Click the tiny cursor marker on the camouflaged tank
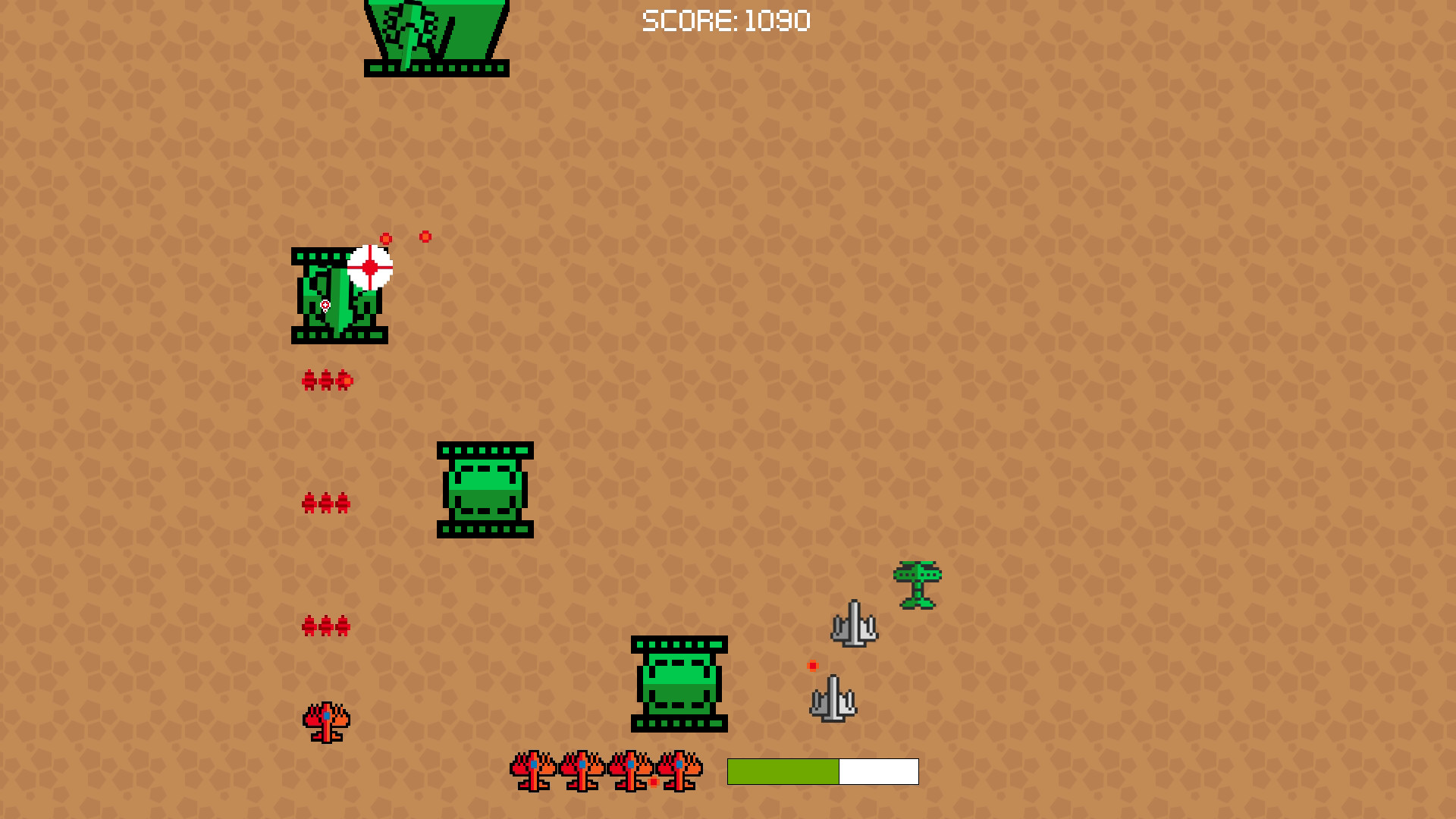Viewport: 1456px width, 819px height. (x=325, y=306)
